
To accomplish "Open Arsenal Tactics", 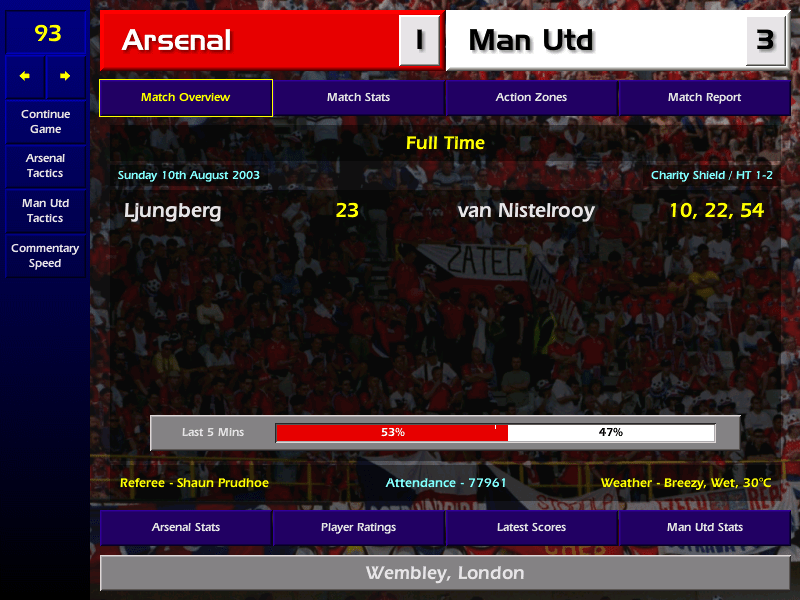I will tap(45, 166).
